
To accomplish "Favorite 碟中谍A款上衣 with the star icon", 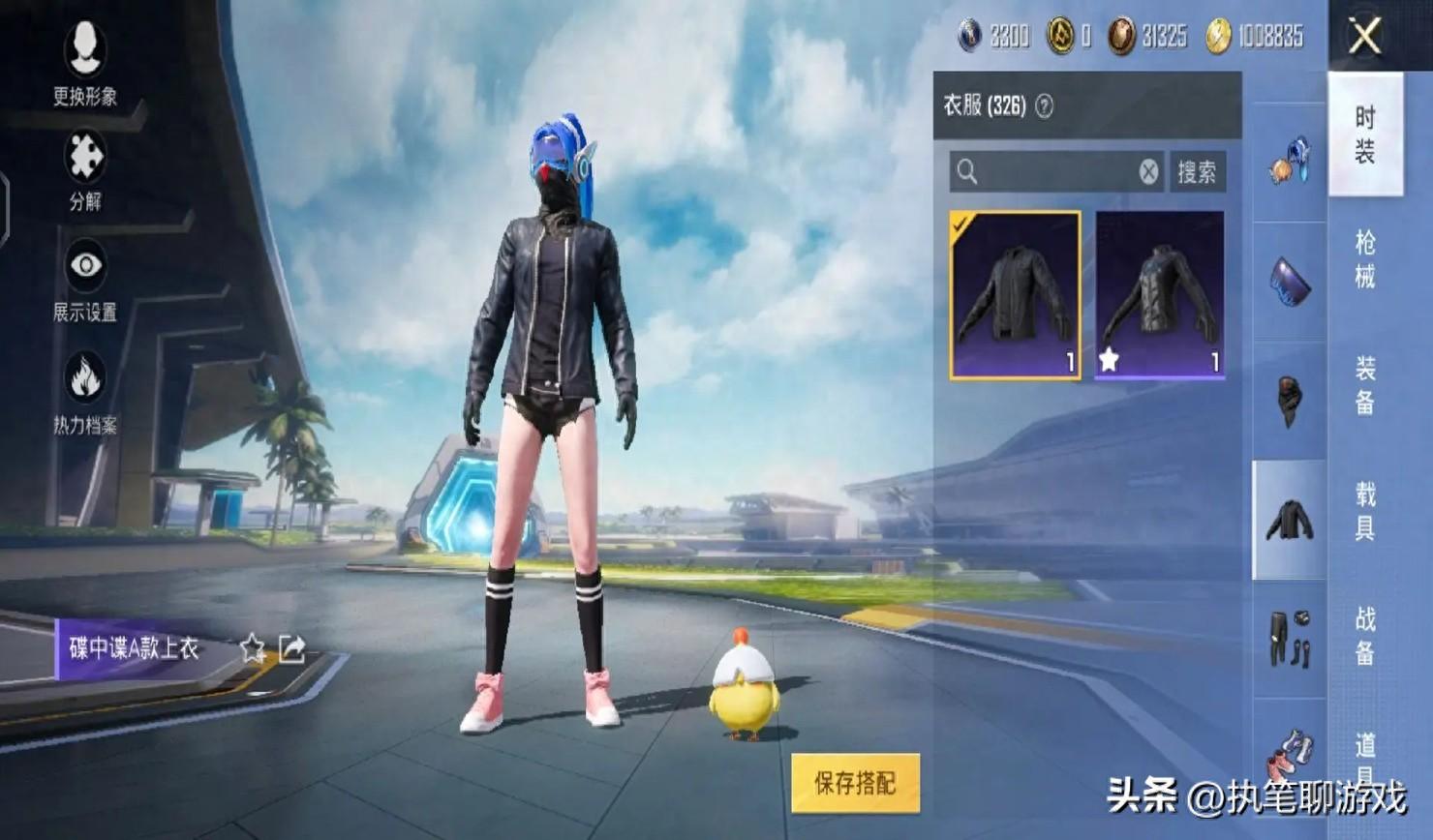I will coord(253,647).
